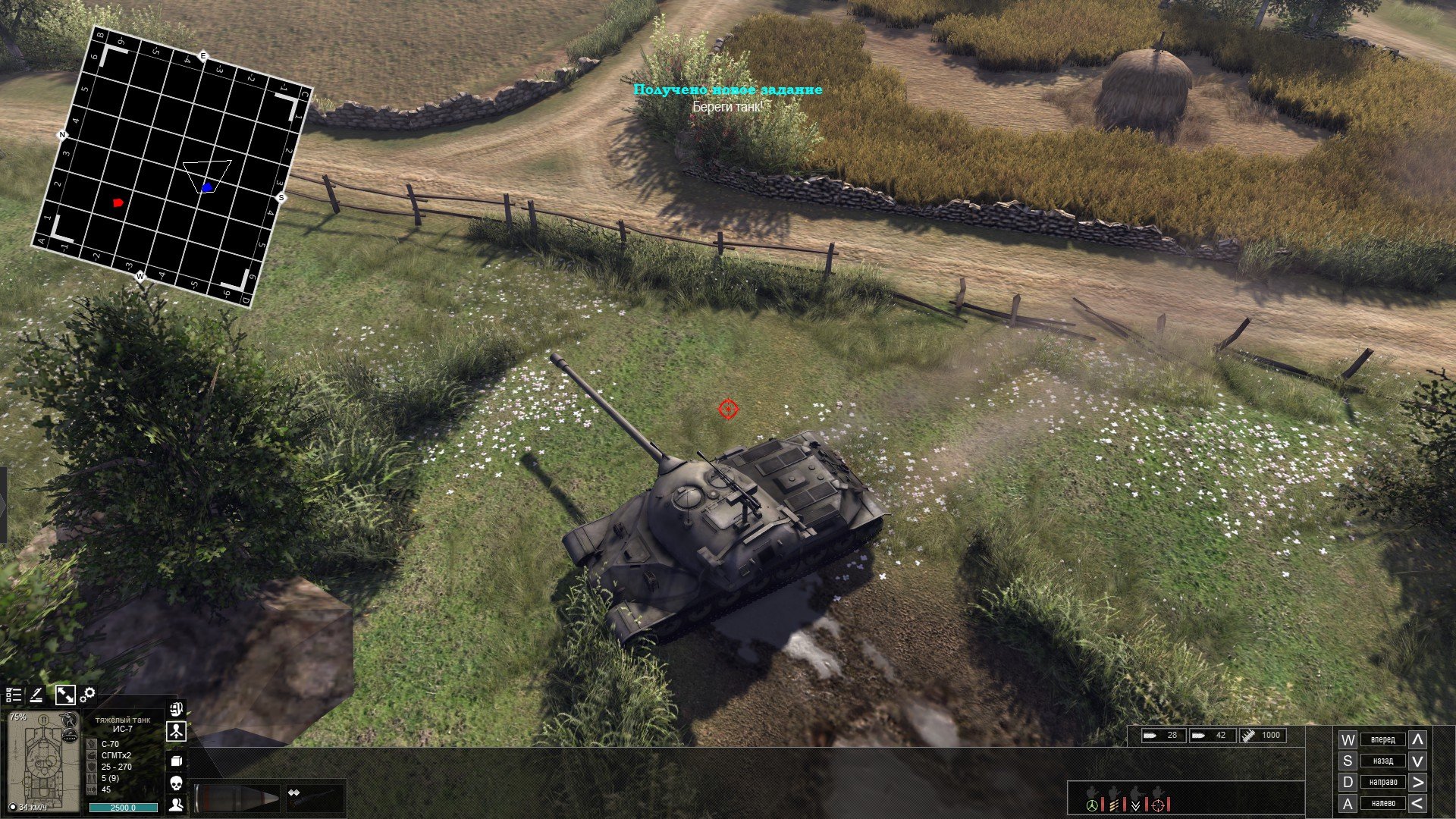The width and height of the screenshot is (1456, 819).
Task: Click the skull icon
Action: point(176,783)
